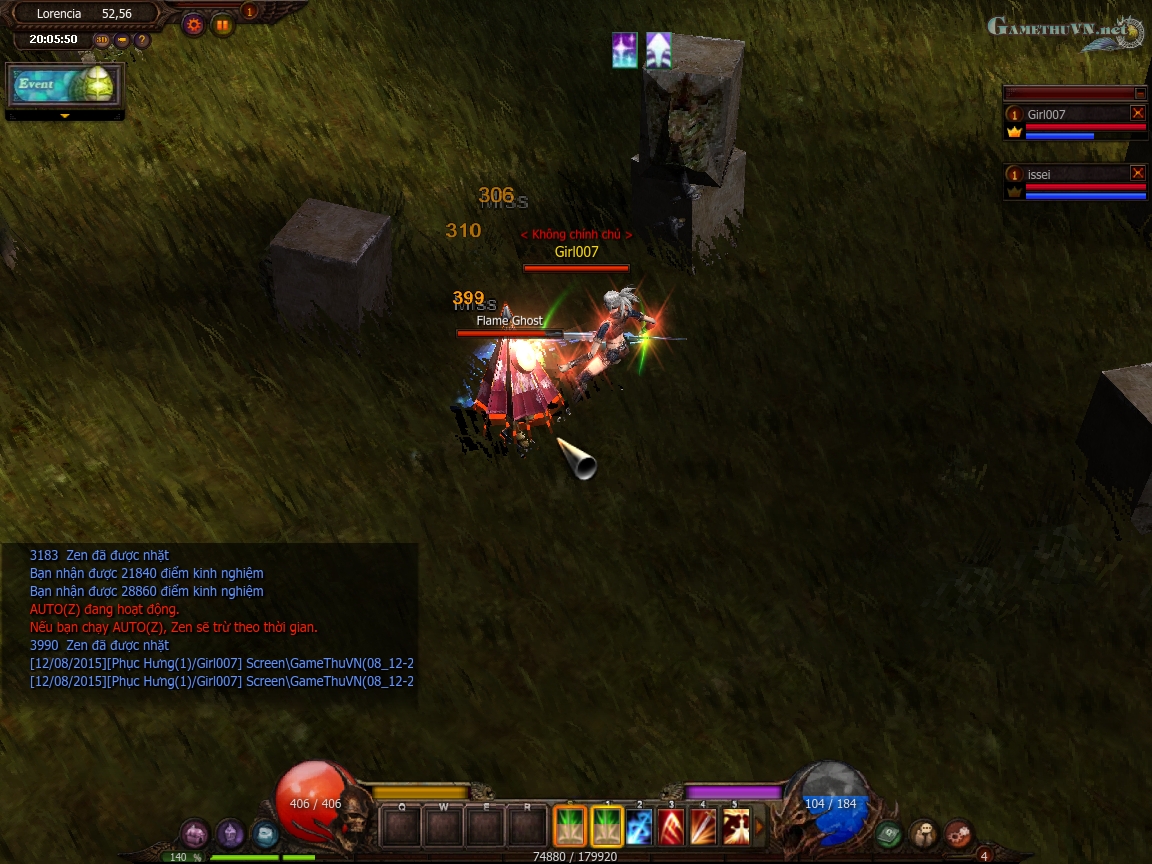The height and width of the screenshot is (864, 1152).
Task: Select the Girl007 party member row
Action: point(1070,122)
